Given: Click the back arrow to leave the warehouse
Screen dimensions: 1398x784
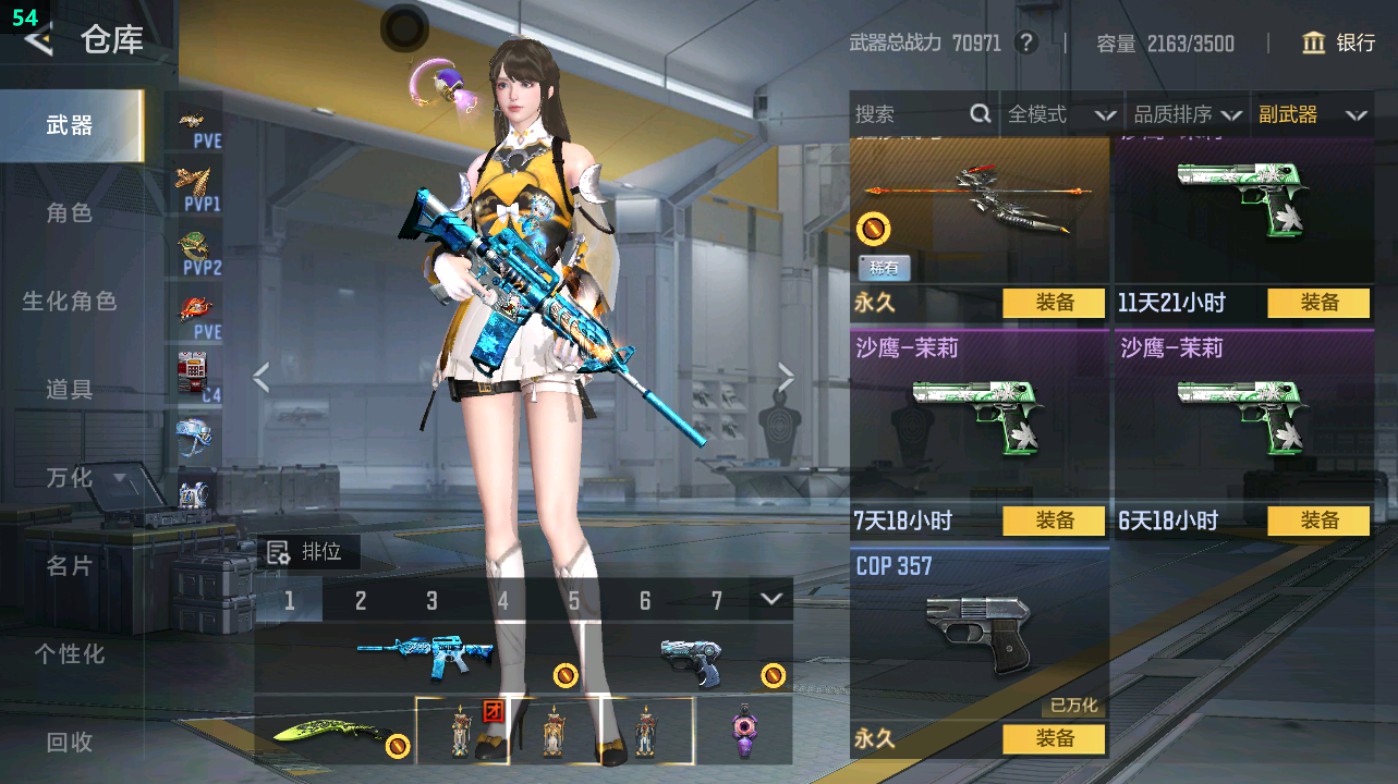Looking at the screenshot, I should coord(40,41).
